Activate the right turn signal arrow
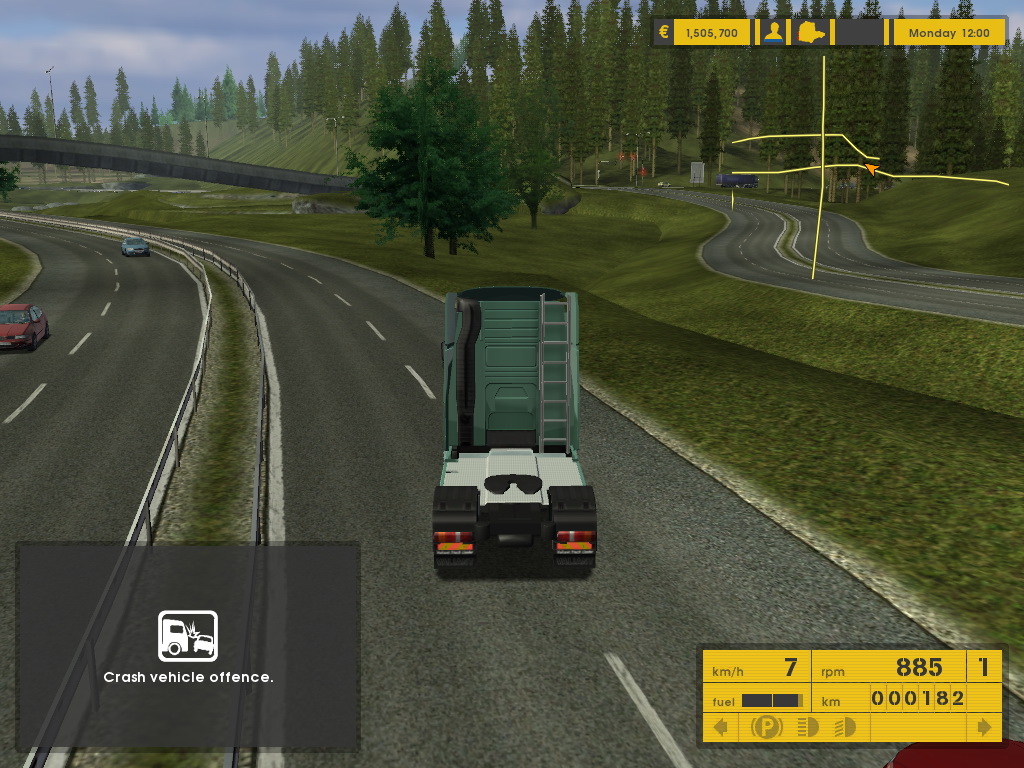Viewport: 1024px width, 768px height. (x=985, y=727)
